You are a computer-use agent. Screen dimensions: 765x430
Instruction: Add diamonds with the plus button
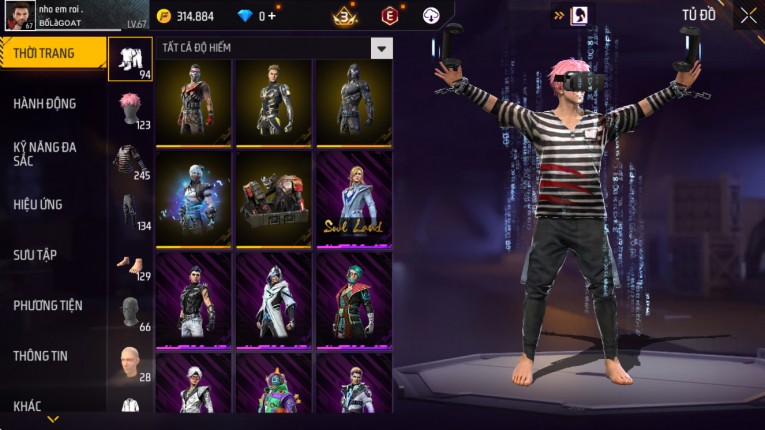pyautogui.click(x=271, y=16)
